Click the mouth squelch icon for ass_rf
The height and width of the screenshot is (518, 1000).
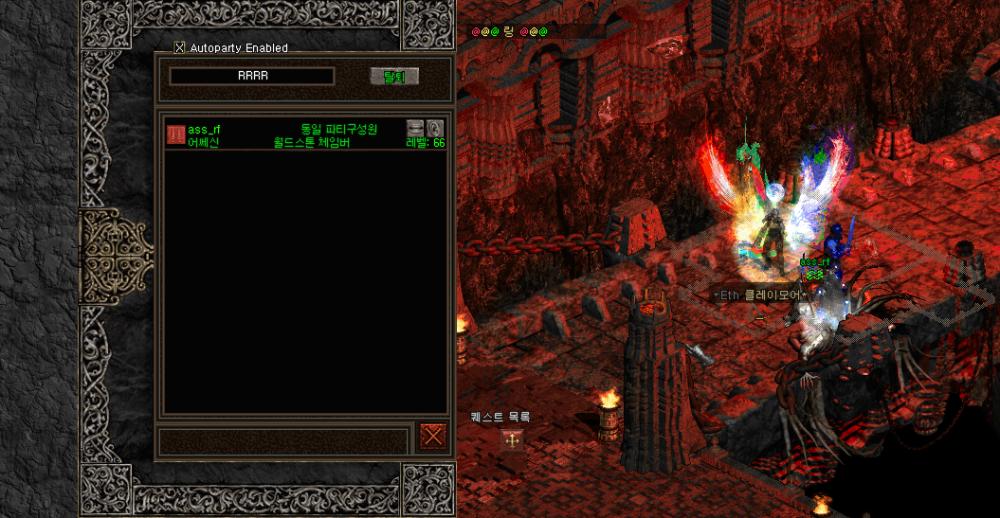click(x=415, y=128)
